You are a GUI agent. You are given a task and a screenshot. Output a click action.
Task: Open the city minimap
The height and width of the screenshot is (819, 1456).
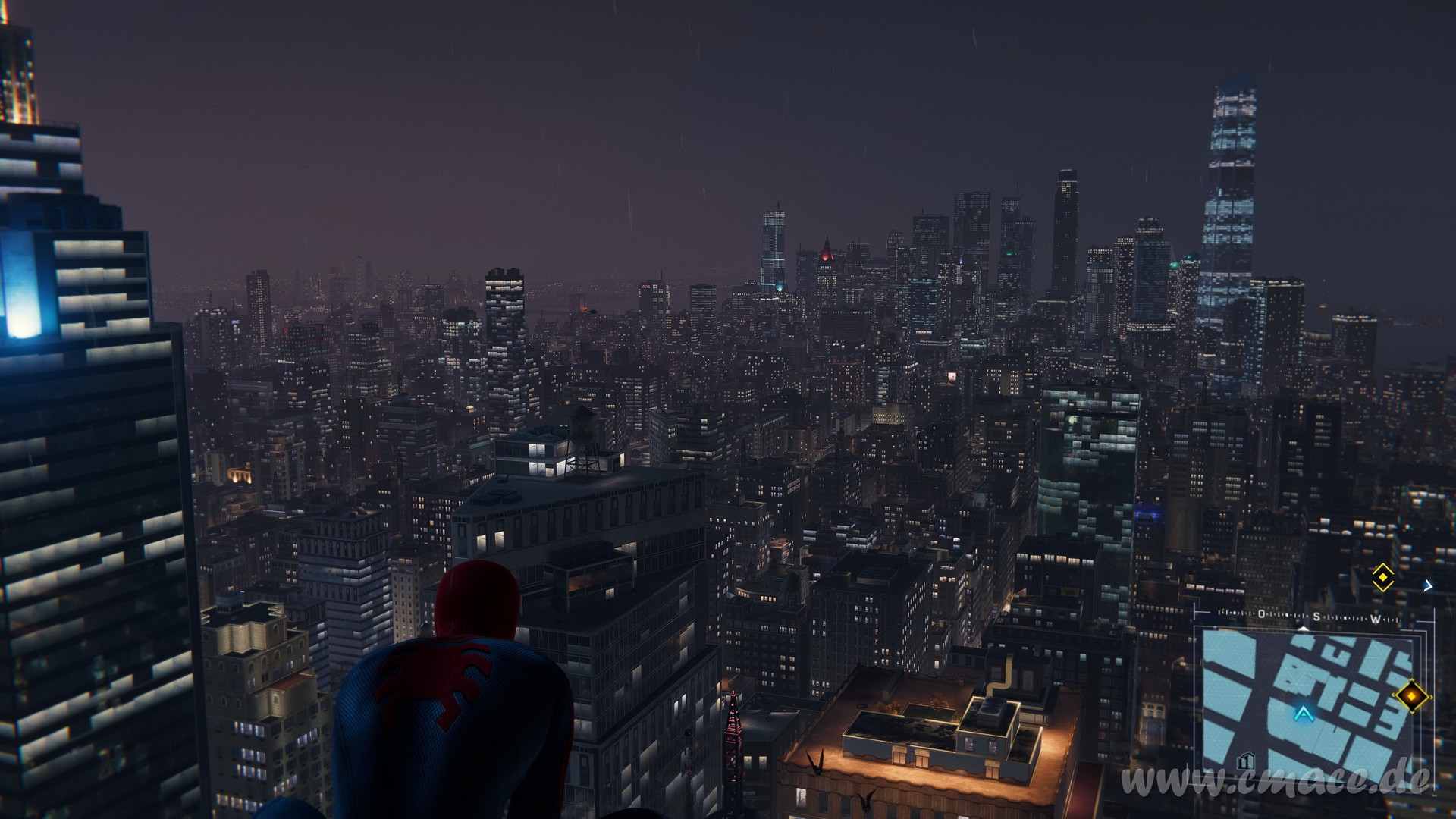click(1308, 701)
